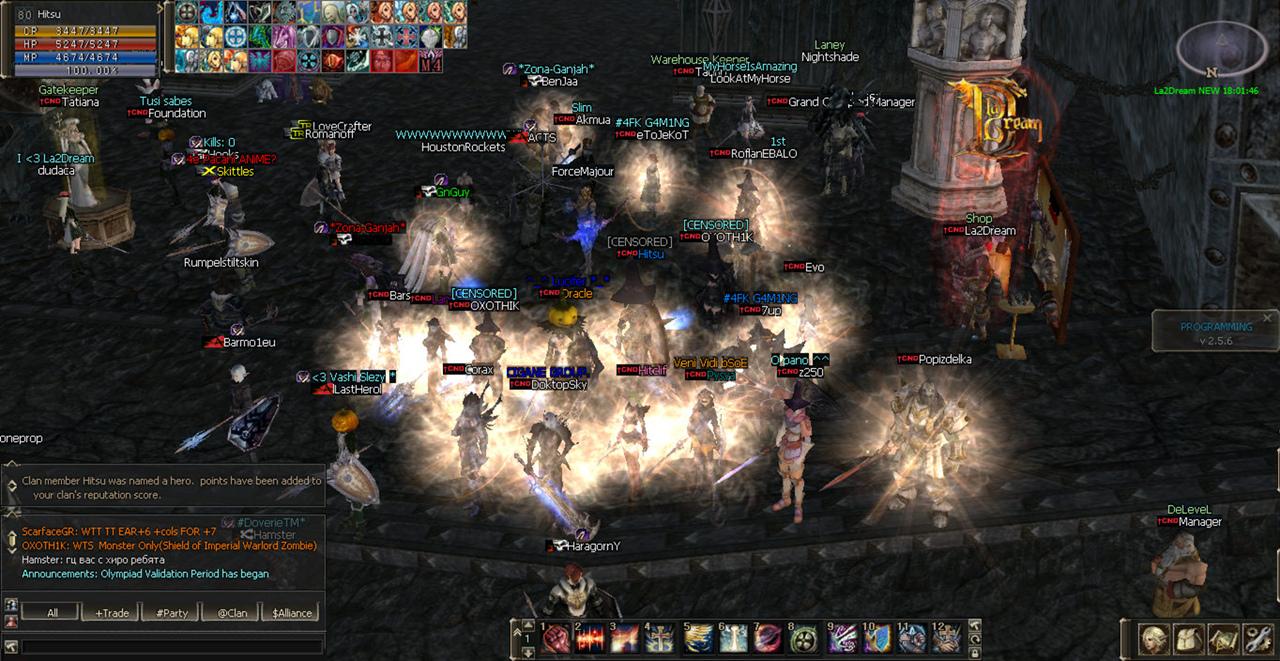Activate the blue shield skill in slot 10
1280x661 pixels.
click(x=876, y=639)
